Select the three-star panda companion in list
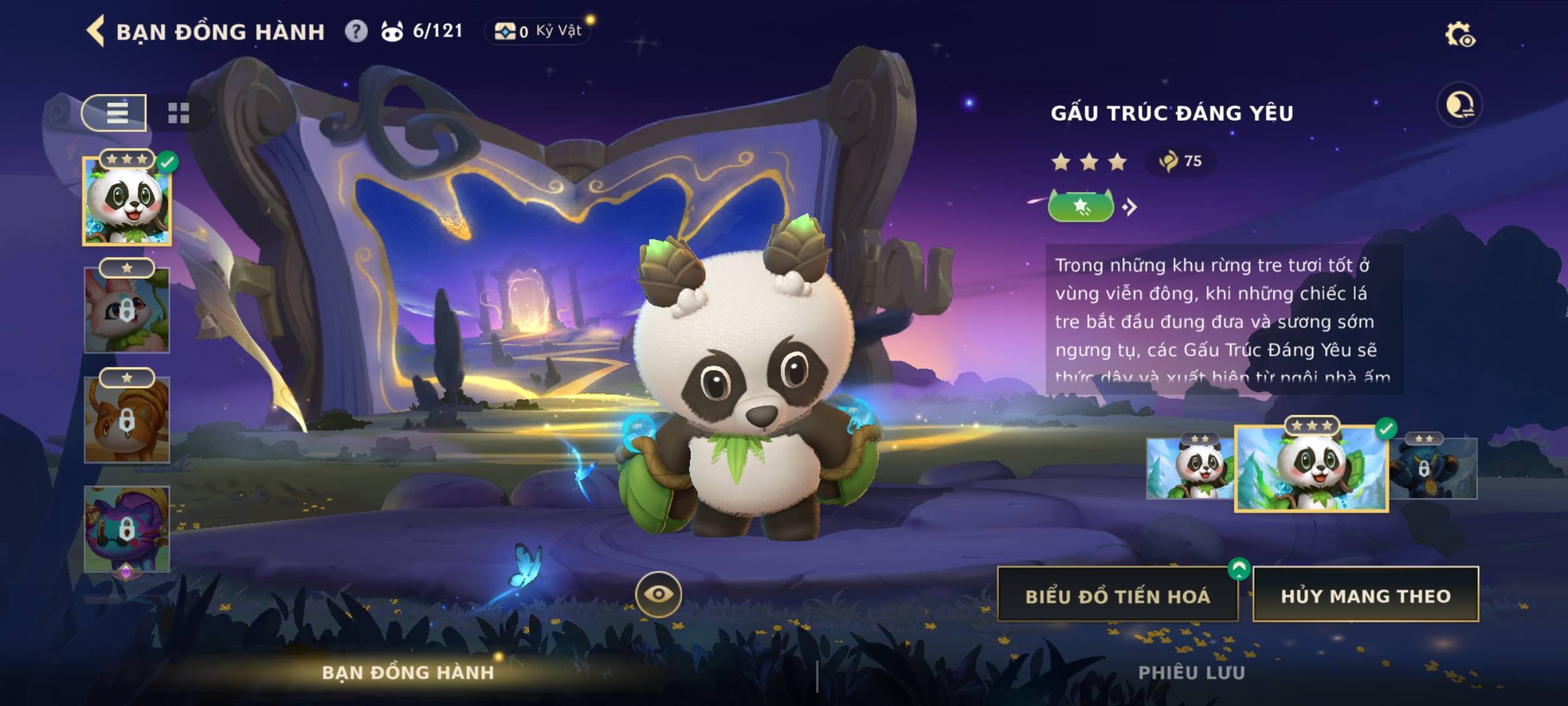This screenshot has width=1568, height=706. click(127, 202)
